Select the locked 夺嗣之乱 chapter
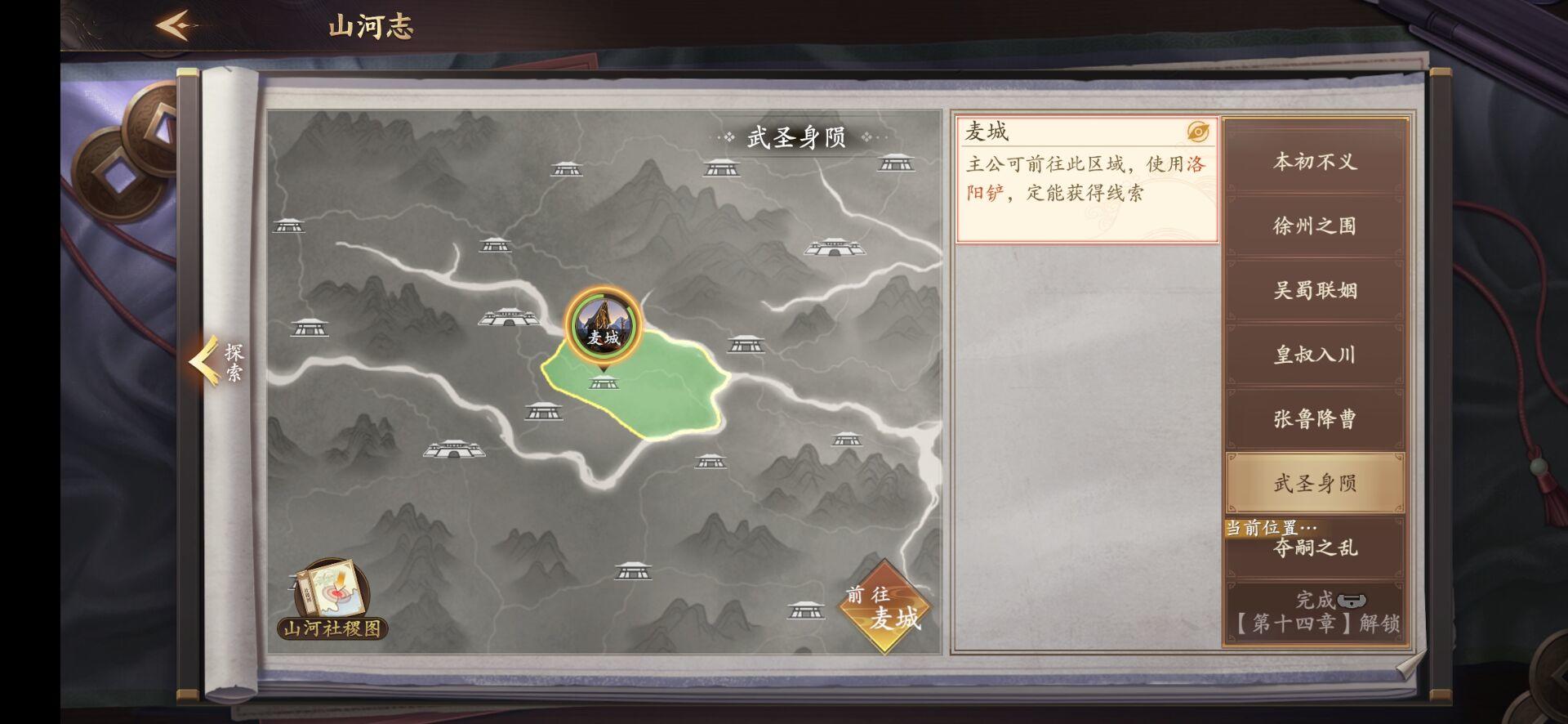1568x724 pixels. point(1315,549)
